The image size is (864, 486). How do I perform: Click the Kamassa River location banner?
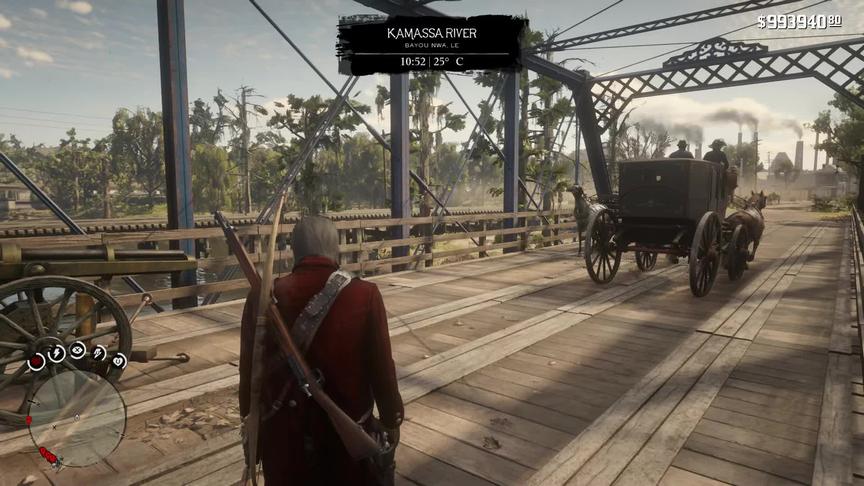[x=431, y=45]
